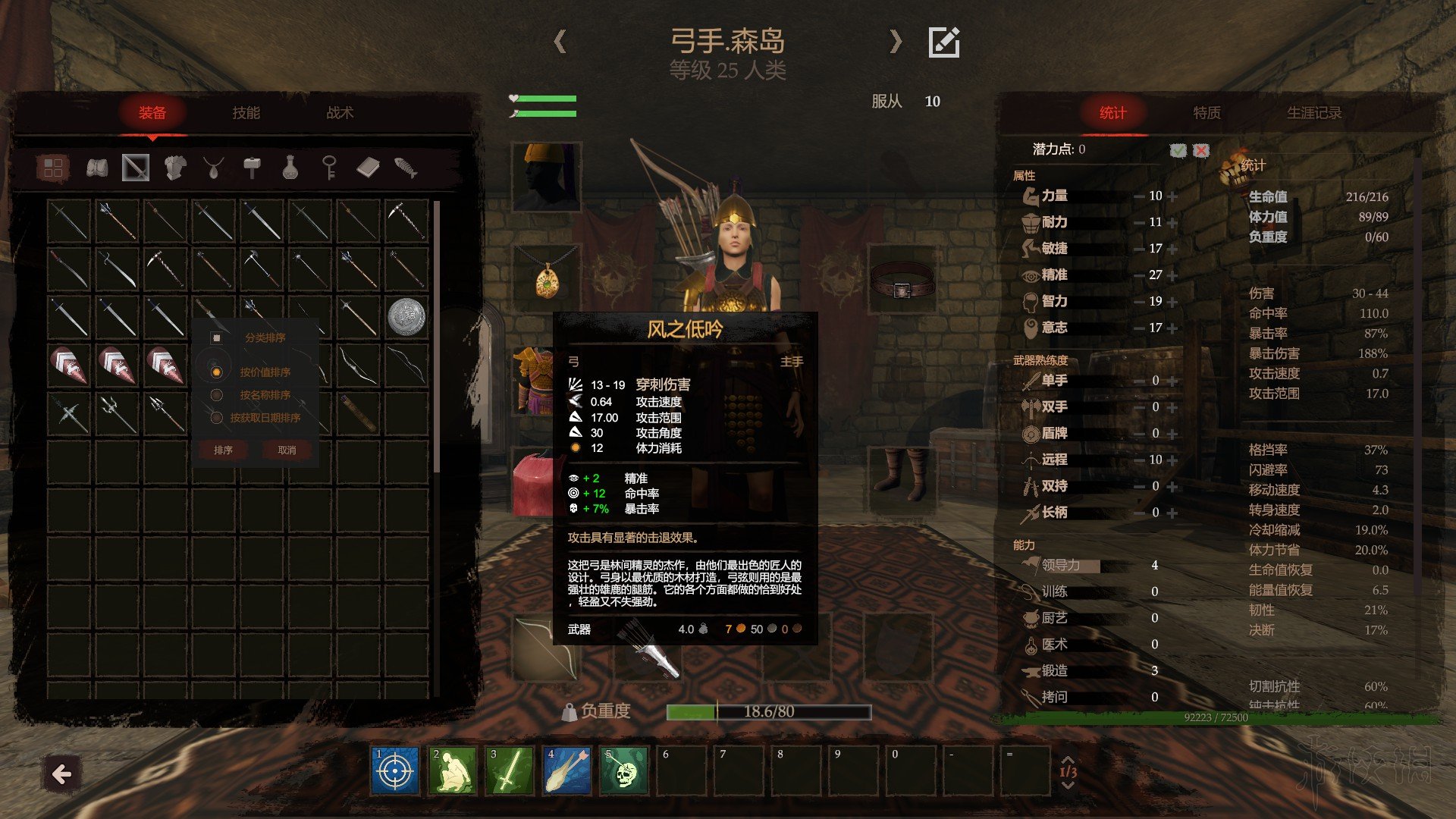1456x819 pixels.
Task: Select the silver coin item in inventory
Action: [x=406, y=316]
